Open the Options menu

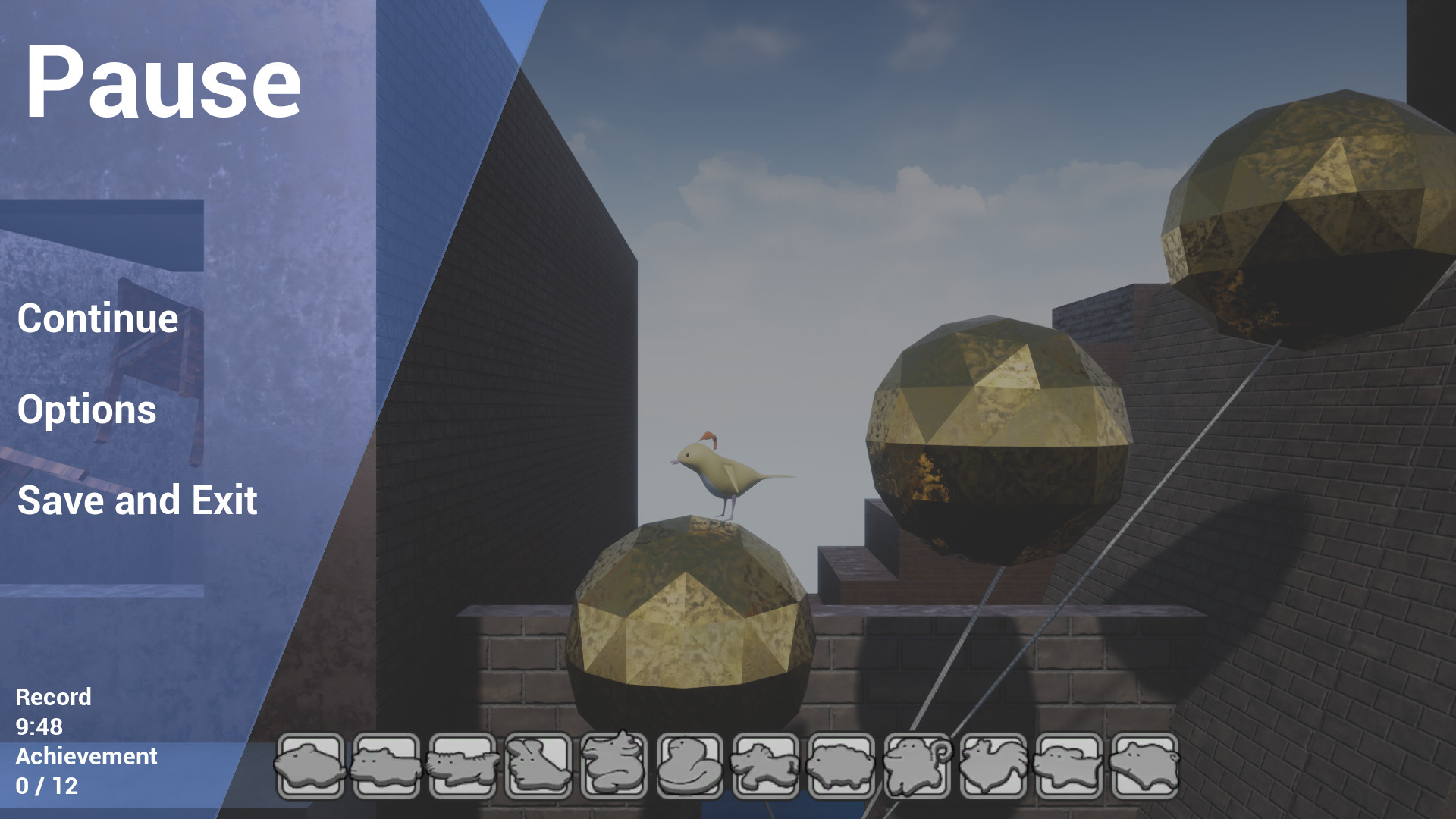tap(86, 411)
